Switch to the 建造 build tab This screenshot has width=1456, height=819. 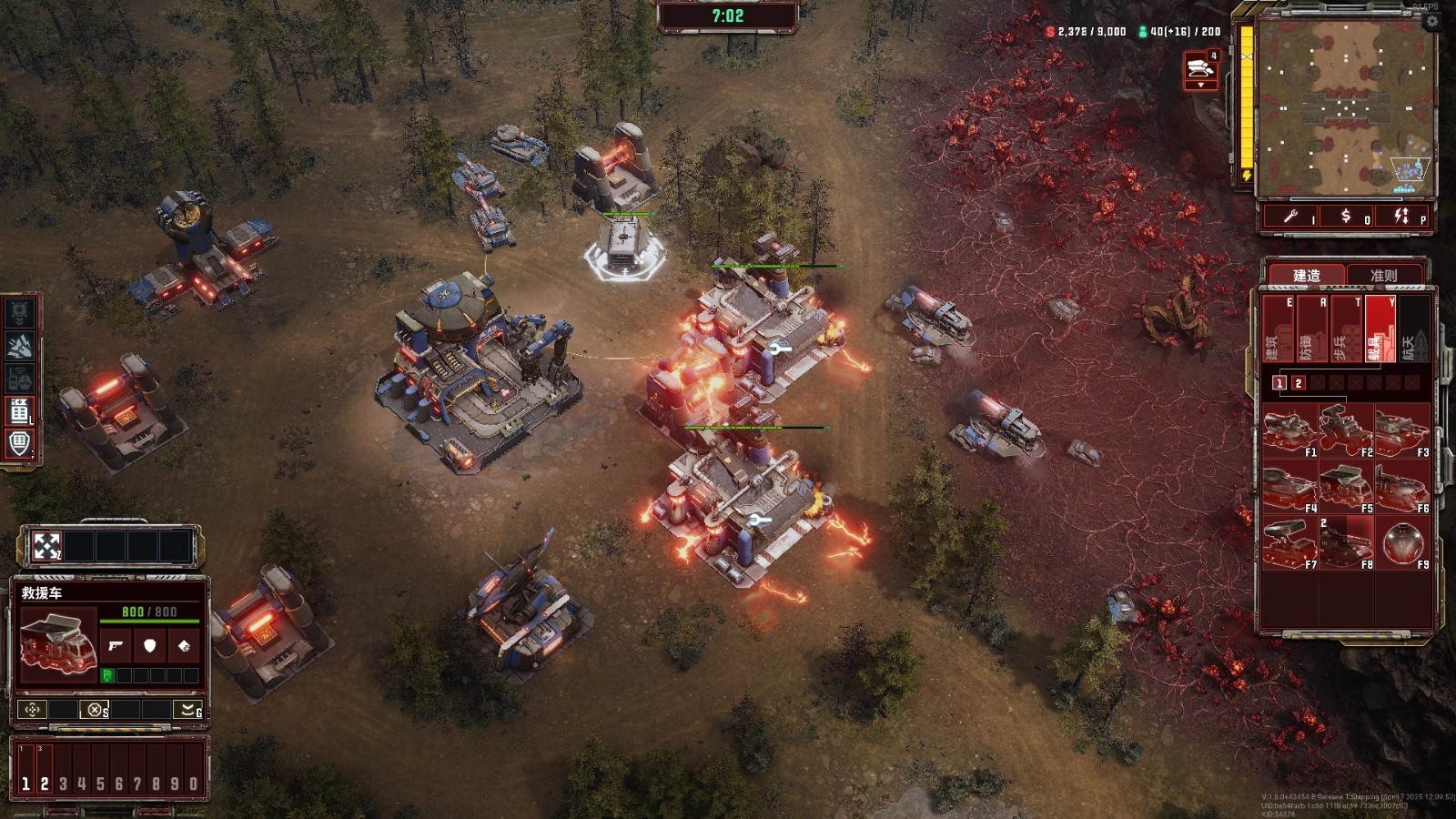[x=1306, y=275]
